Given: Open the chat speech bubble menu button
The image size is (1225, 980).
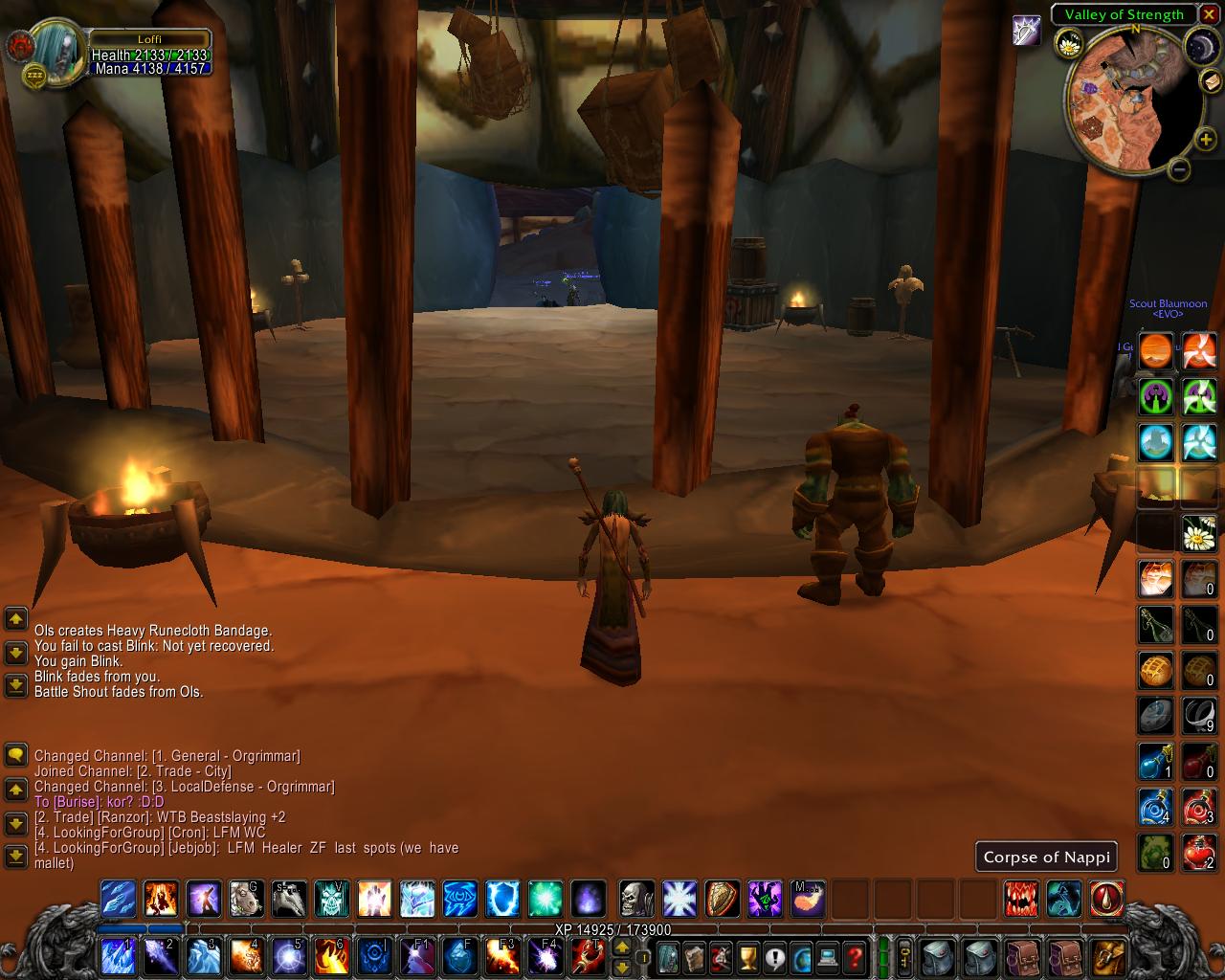Looking at the screenshot, I should (x=16, y=756).
